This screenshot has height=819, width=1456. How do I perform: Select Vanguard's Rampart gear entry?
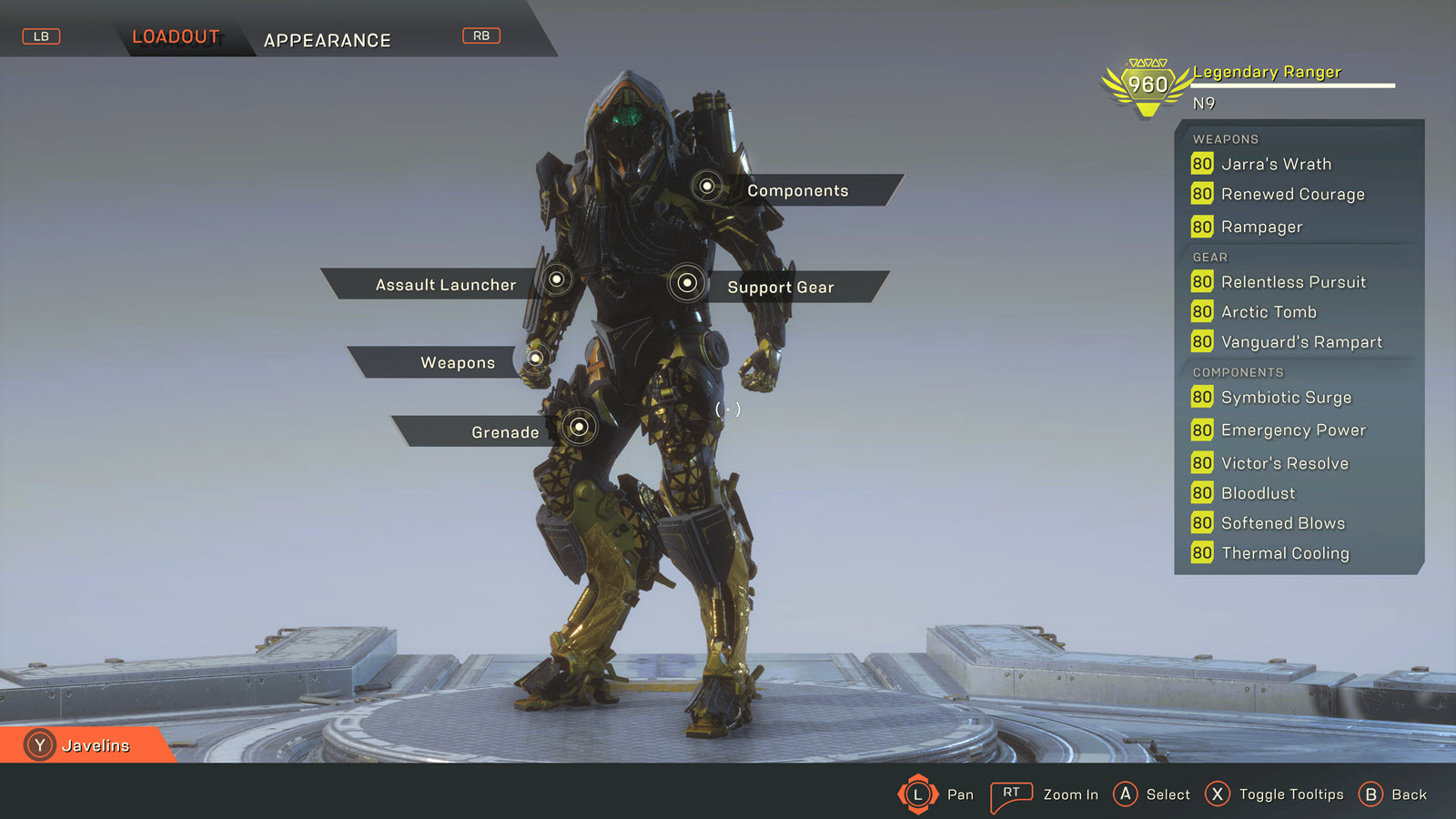click(x=1301, y=342)
